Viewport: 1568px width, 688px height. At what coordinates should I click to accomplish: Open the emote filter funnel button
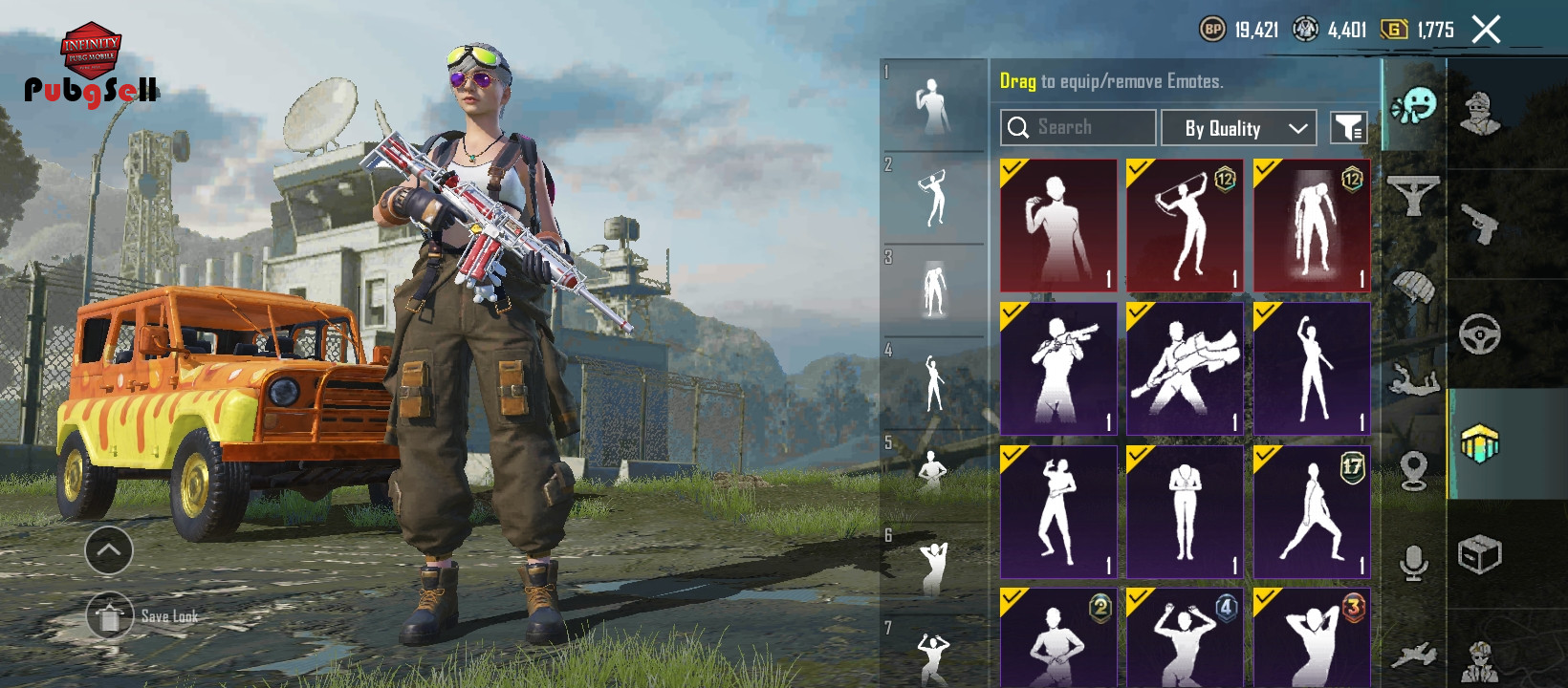click(1348, 128)
